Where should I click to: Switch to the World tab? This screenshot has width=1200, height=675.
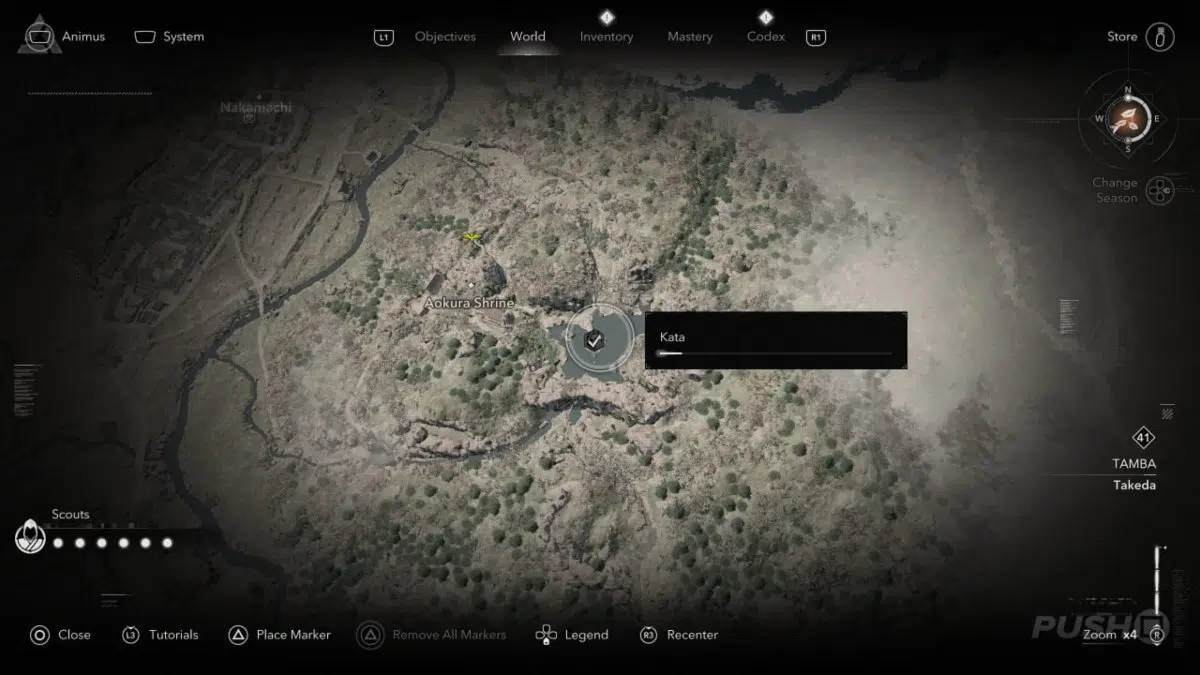(527, 37)
